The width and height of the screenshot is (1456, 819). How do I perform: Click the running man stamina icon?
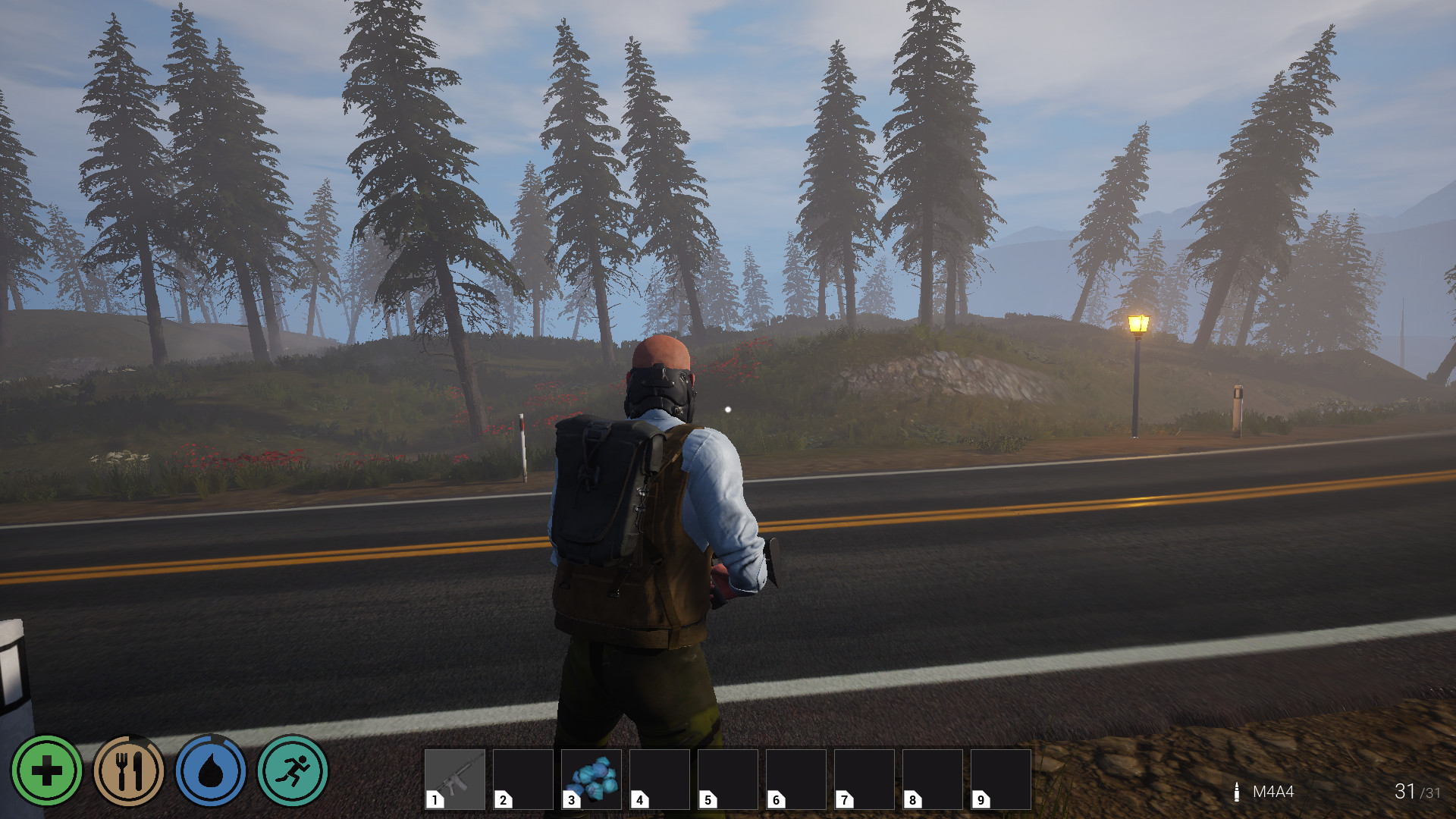pos(293,771)
